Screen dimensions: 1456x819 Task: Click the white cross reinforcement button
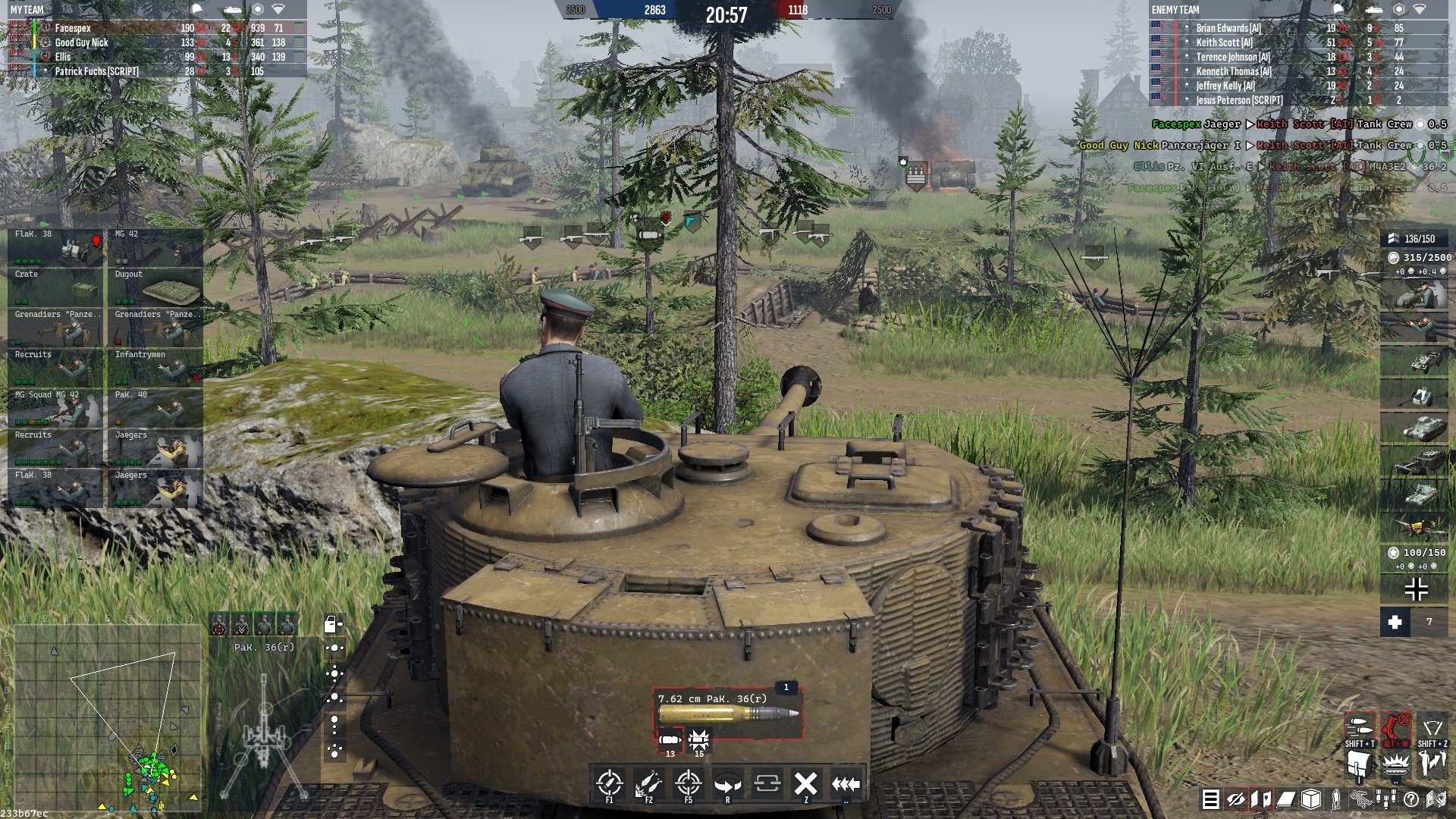point(1395,623)
